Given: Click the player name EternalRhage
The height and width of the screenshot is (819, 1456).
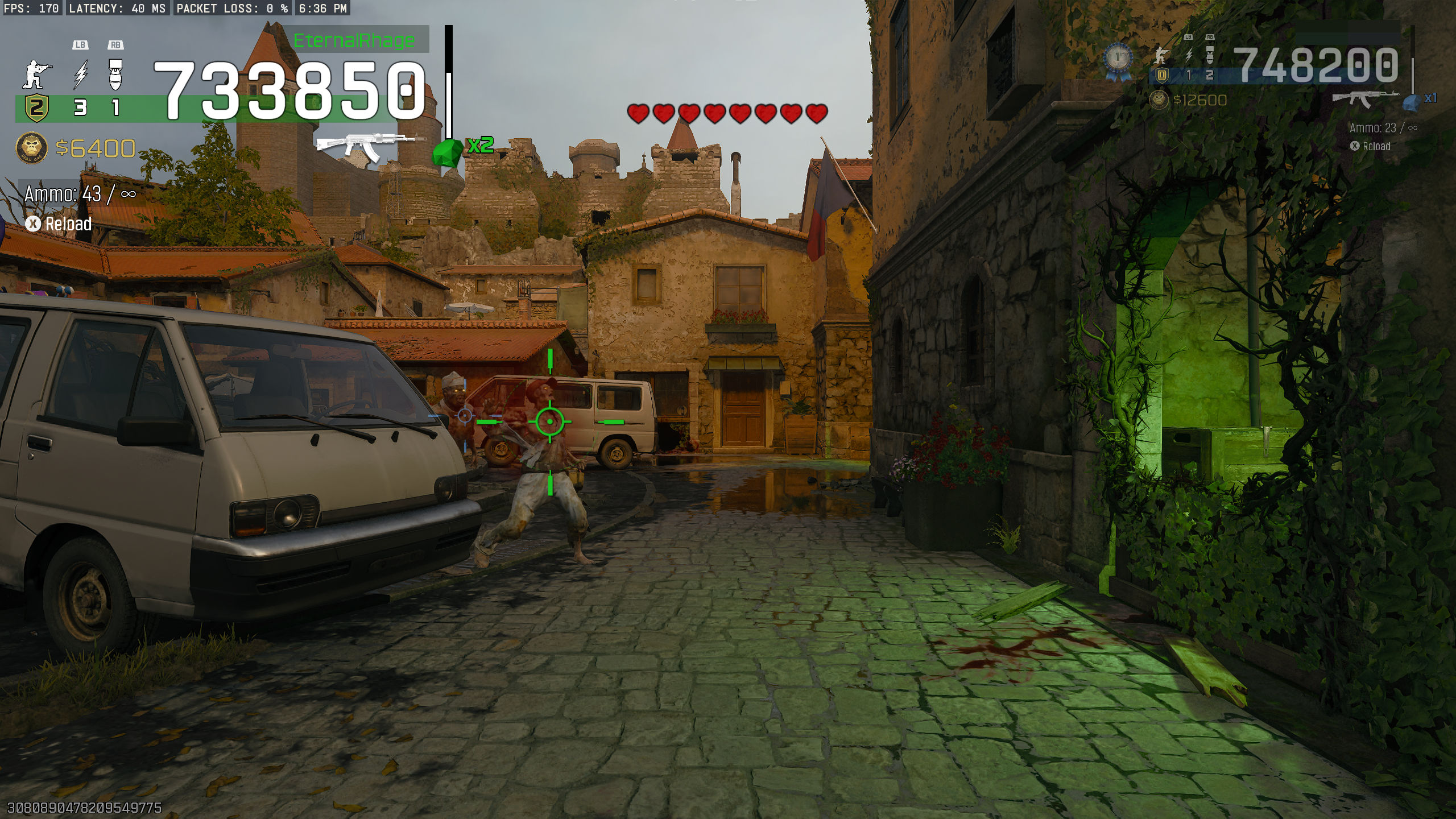Looking at the screenshot, I should [x=354, y=41].
